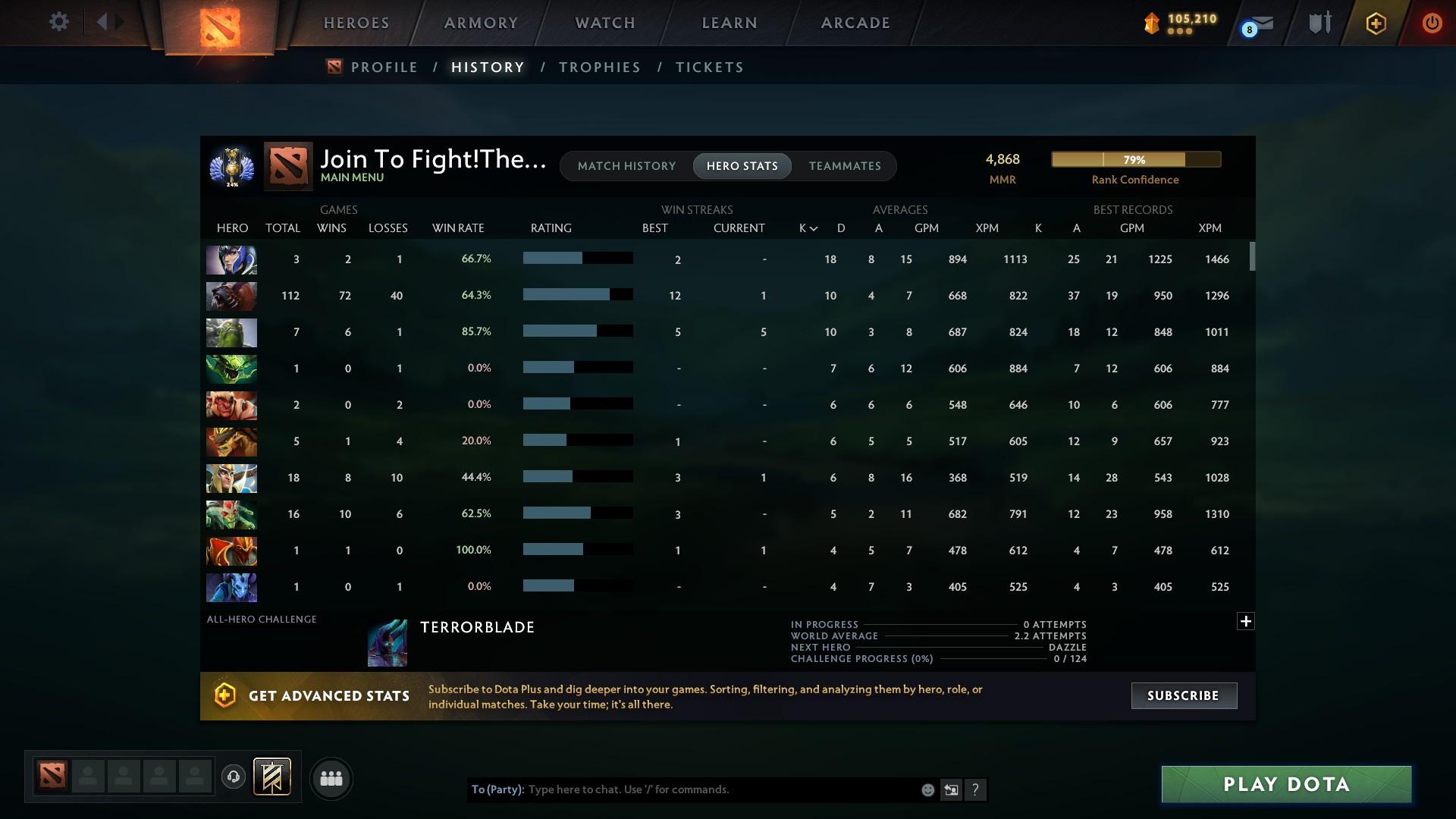The height and width of the screenshot is (819, 1456).
Task: Open the K column sort dropdown
Action: pyautogui.click(x=806, y=227)
